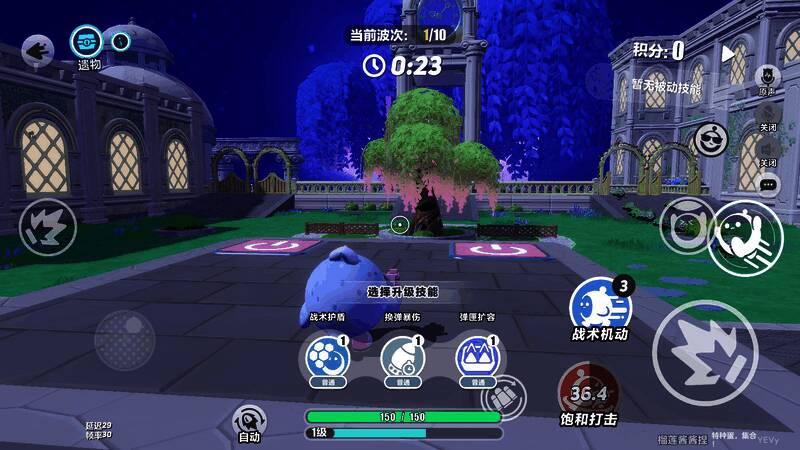Reload with the ammo magazine button
800x450 pixels.
504,397
